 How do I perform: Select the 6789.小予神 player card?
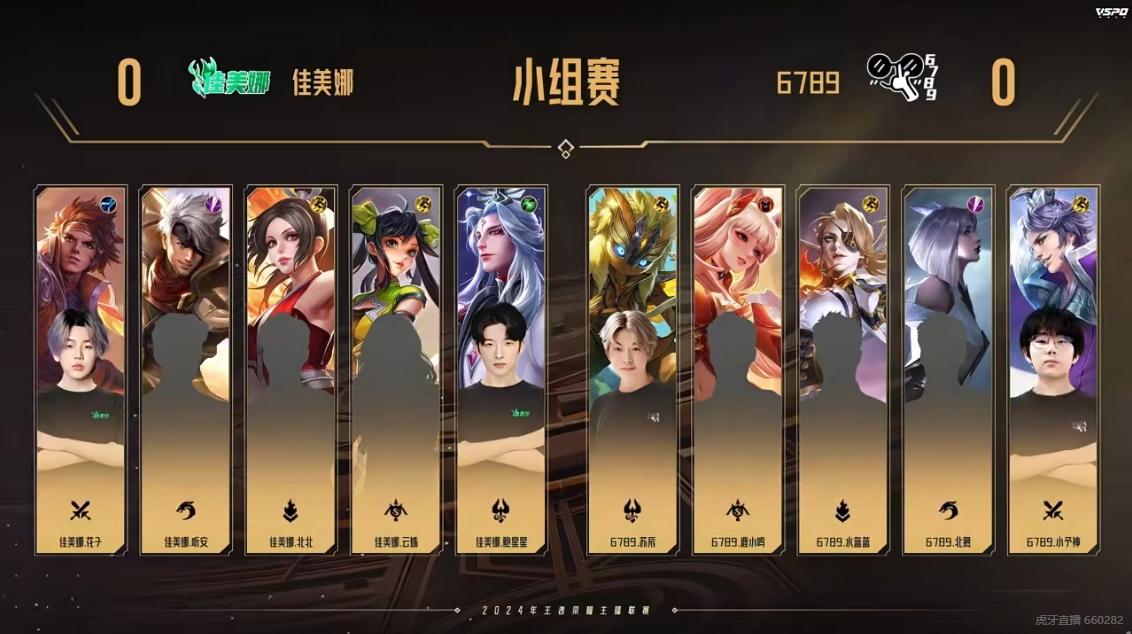point(1053,370)
